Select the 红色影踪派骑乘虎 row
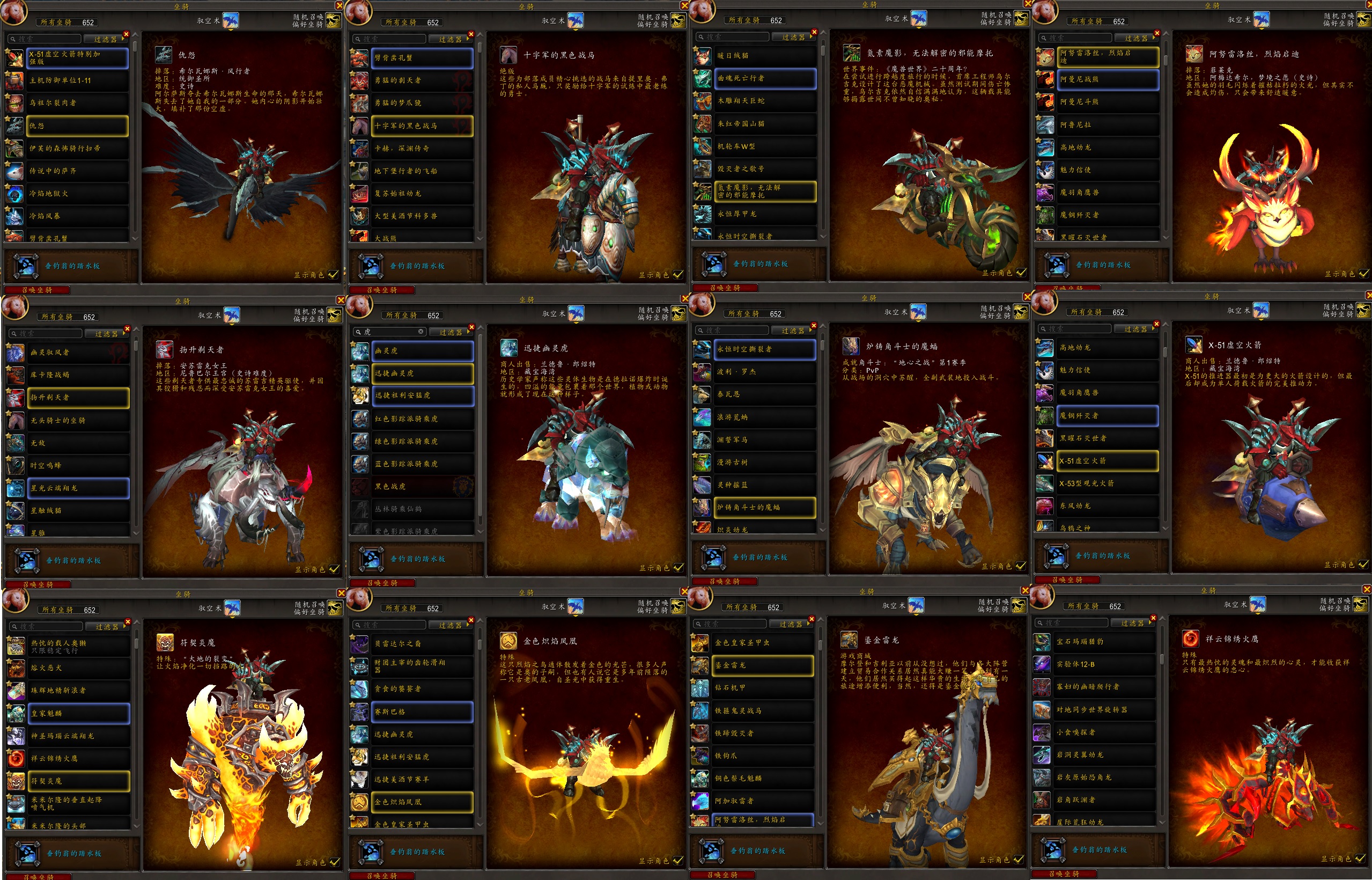The image size is (1372, 880). coord(423,419)
